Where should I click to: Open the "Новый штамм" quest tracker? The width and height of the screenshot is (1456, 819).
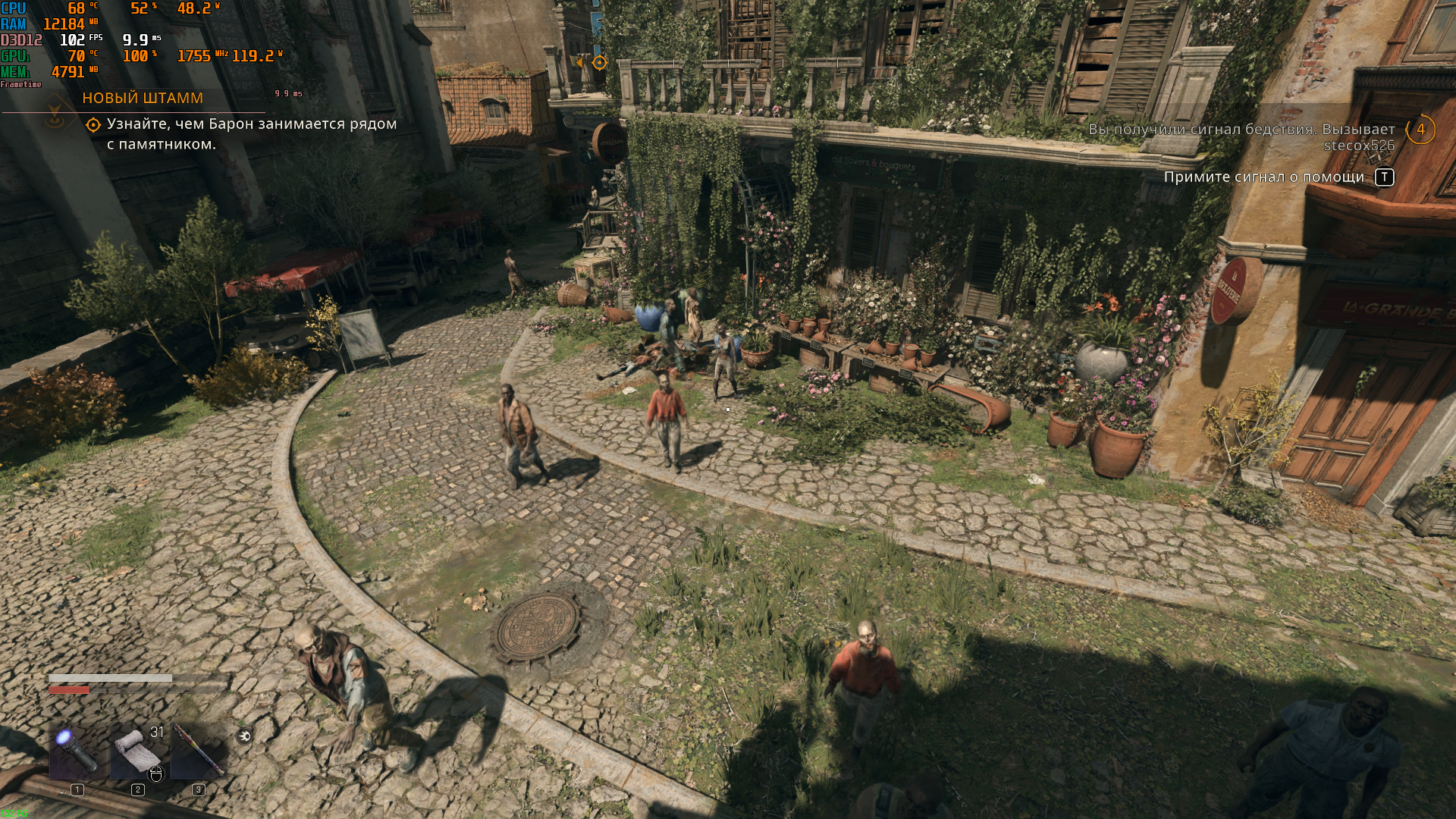click(x=143, y=98)
